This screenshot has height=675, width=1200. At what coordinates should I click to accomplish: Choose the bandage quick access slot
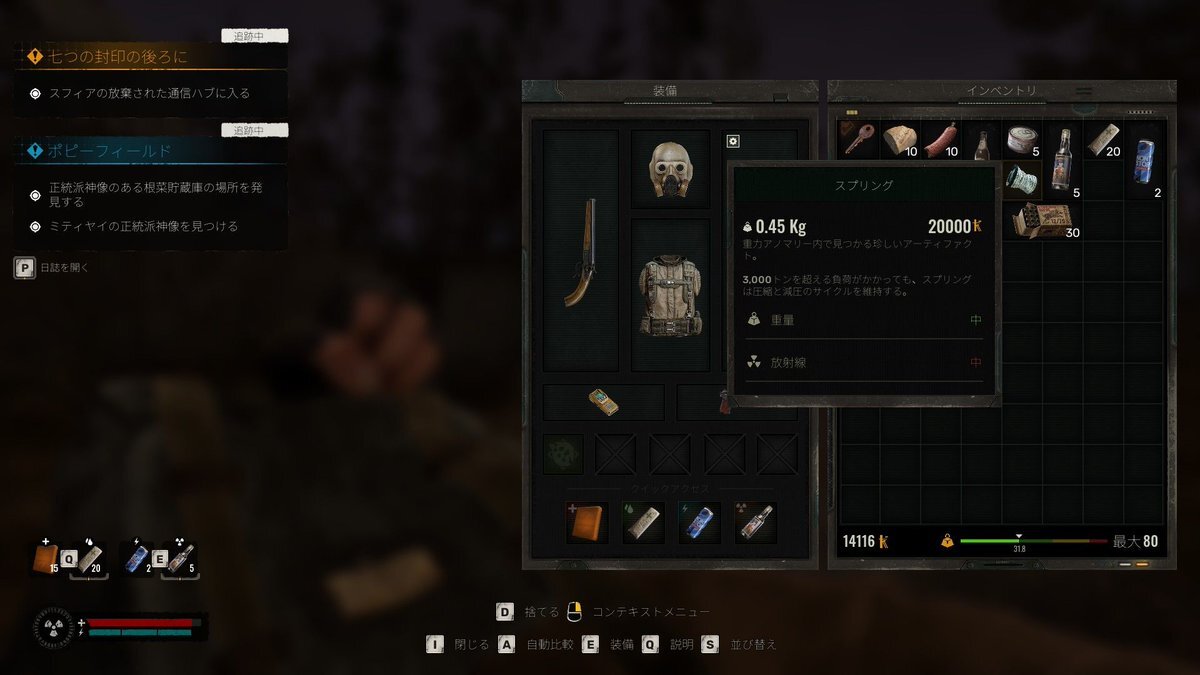[643, 523]
